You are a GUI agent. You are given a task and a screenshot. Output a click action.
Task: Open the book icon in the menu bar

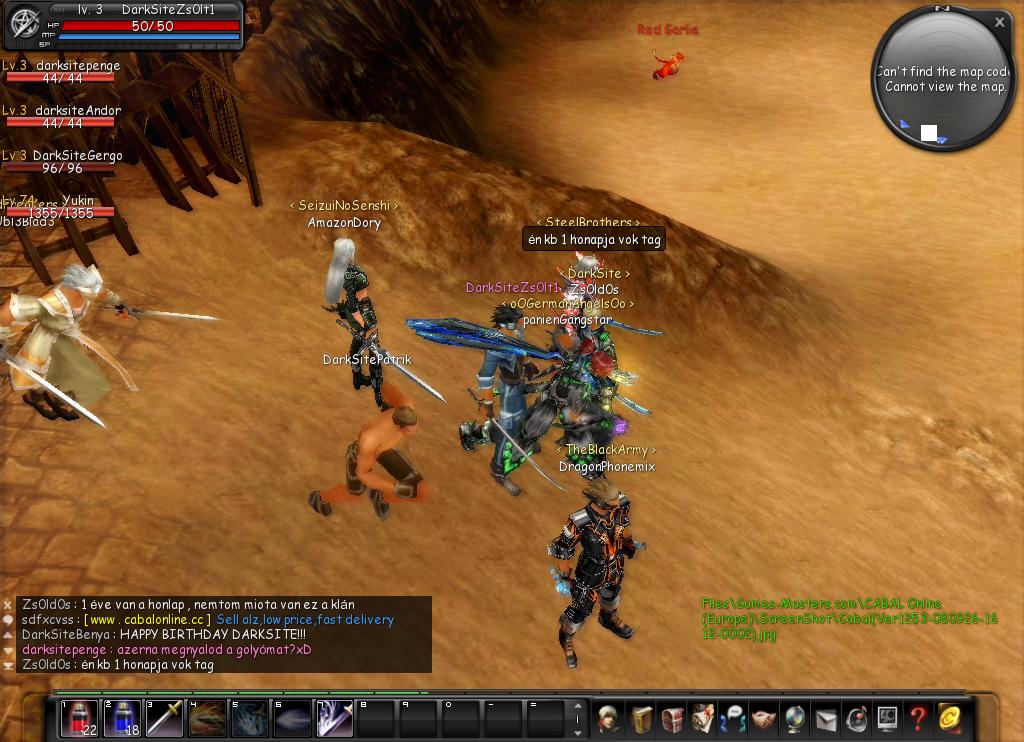(x=641, y=719)
